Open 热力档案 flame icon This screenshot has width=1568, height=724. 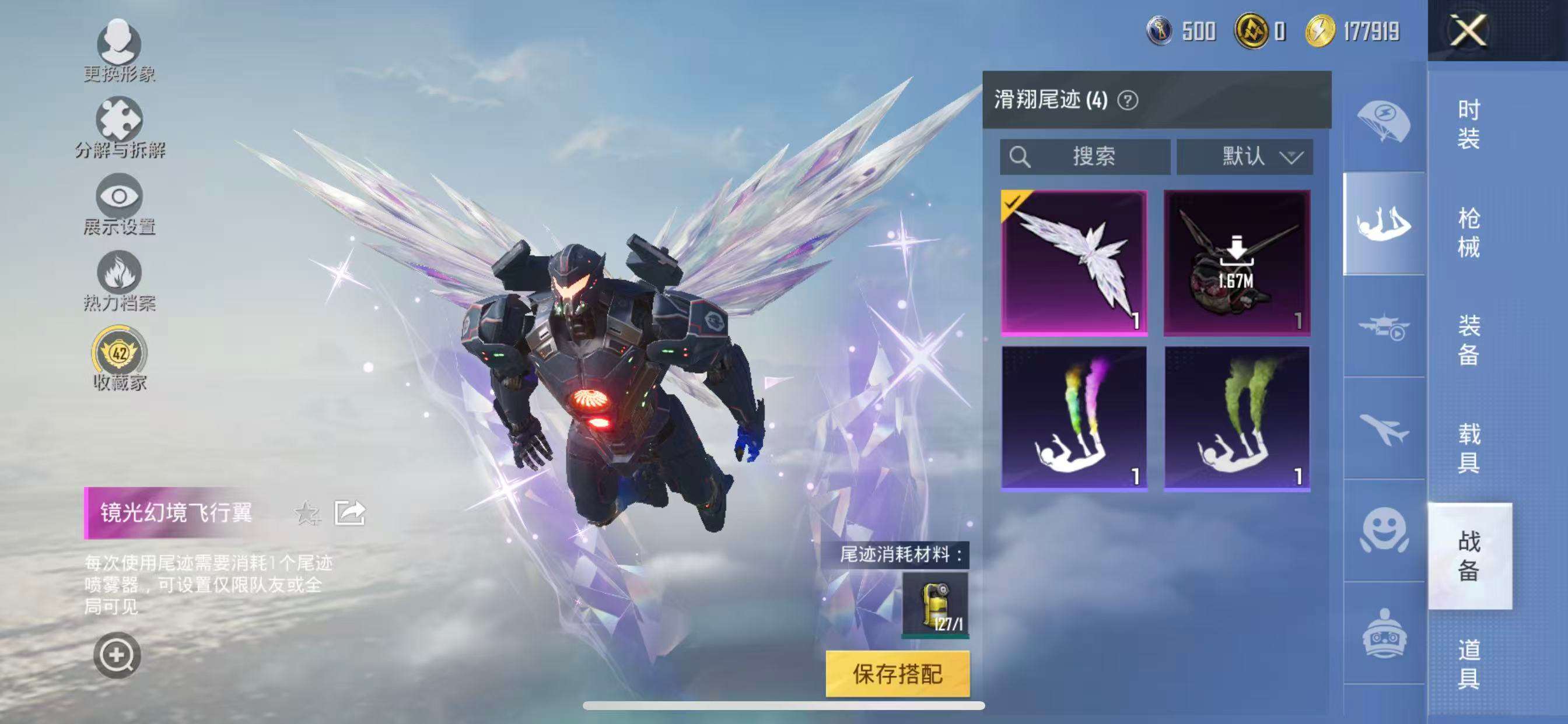120,280
